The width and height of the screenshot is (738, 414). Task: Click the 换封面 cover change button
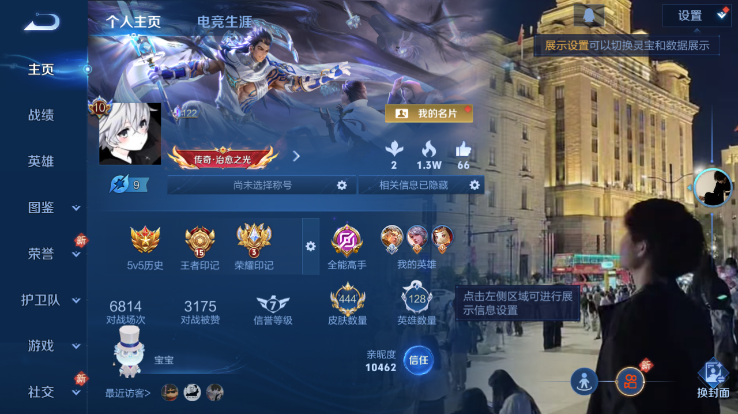click(x=713, y=380)
